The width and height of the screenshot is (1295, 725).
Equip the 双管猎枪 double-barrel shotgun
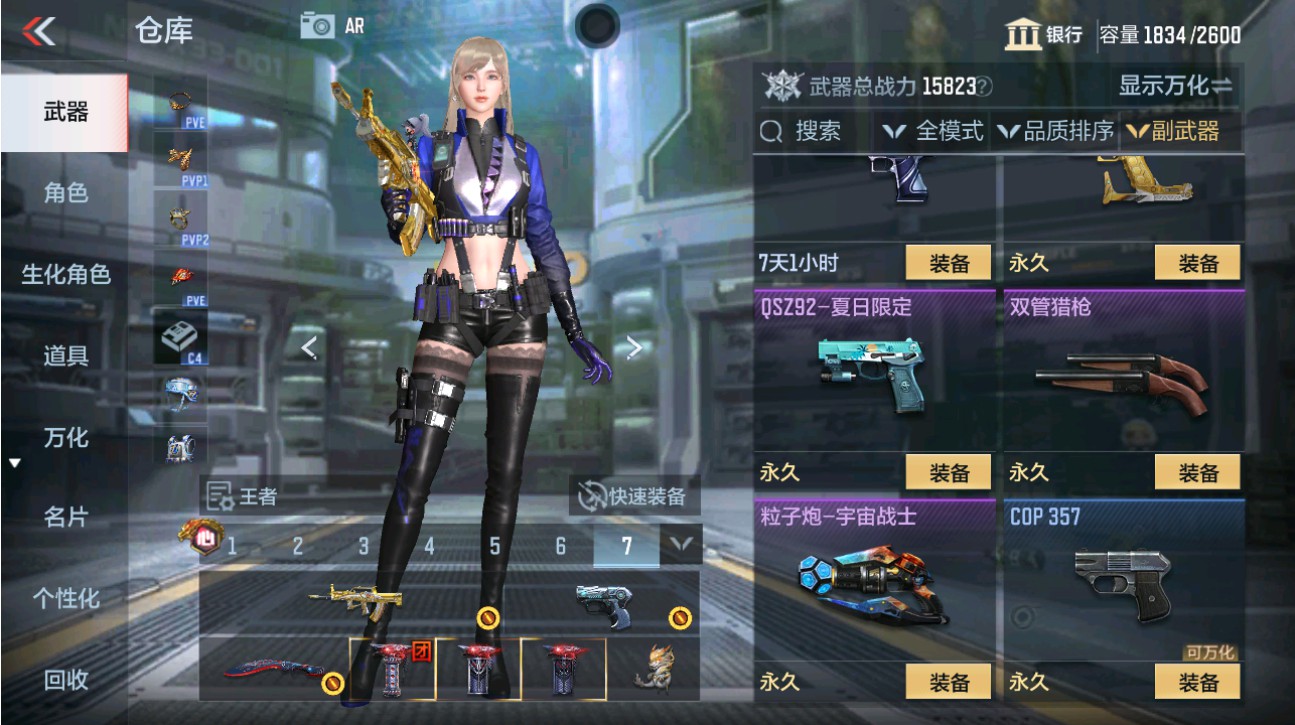coord(1197,472)
